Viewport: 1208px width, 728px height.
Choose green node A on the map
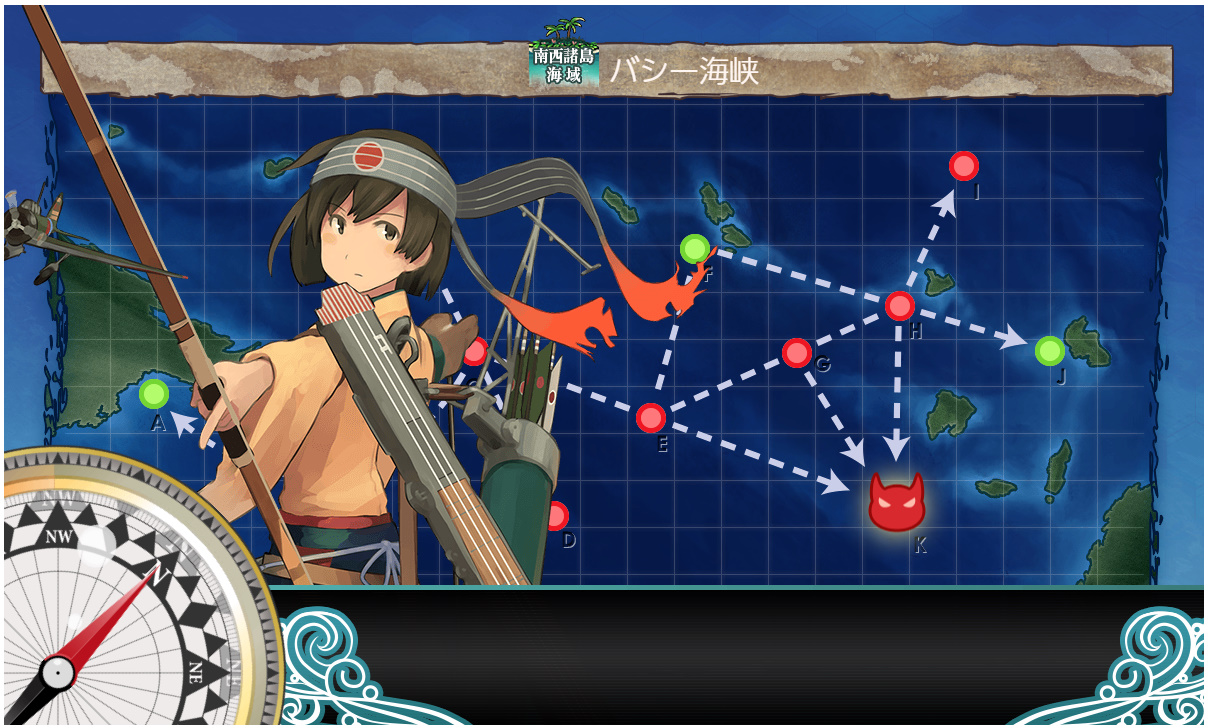coord(154,394)
